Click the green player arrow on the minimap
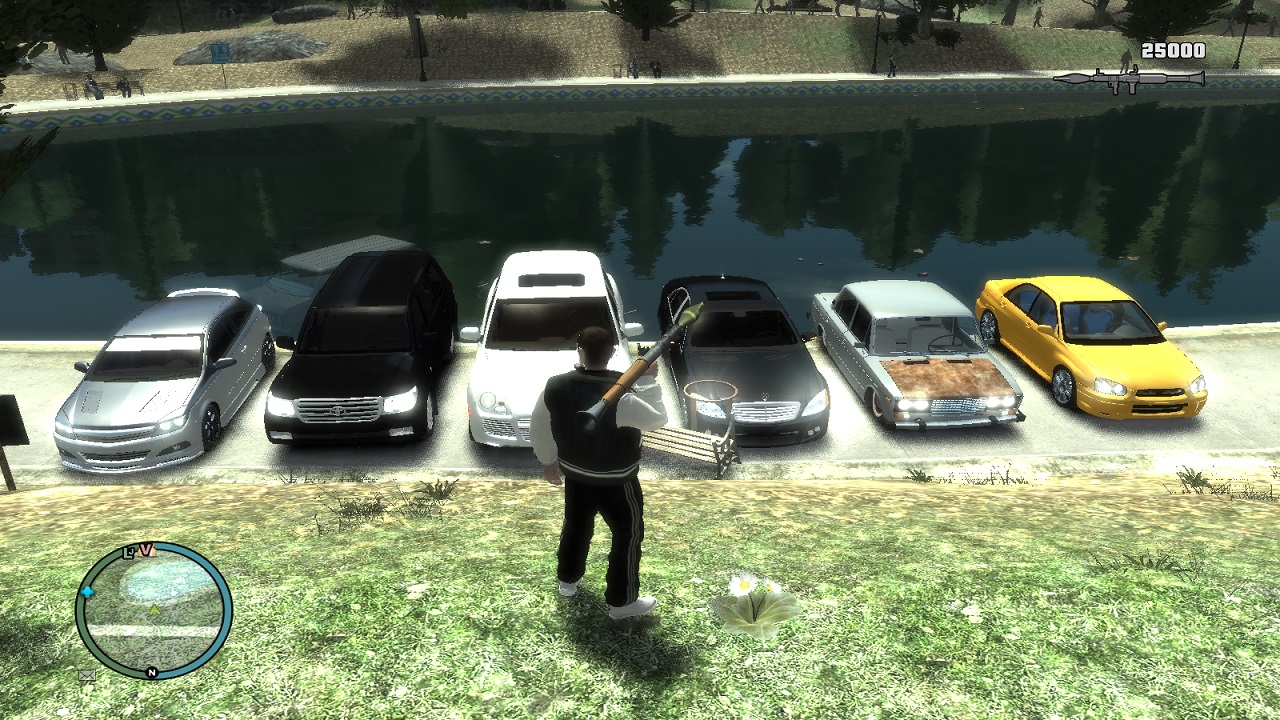Viewport: 1280px width, 720px height. click(x=154, y=609)
